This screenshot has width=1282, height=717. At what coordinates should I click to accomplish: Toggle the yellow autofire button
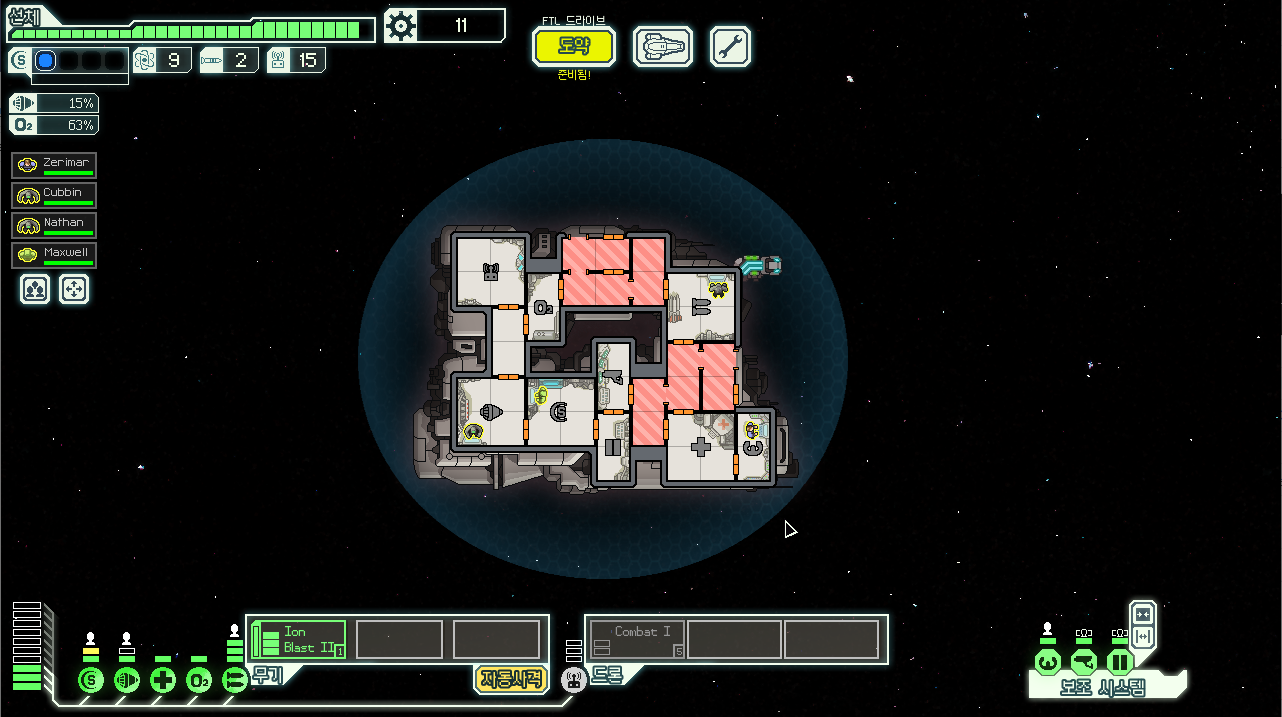coord(510,679)
